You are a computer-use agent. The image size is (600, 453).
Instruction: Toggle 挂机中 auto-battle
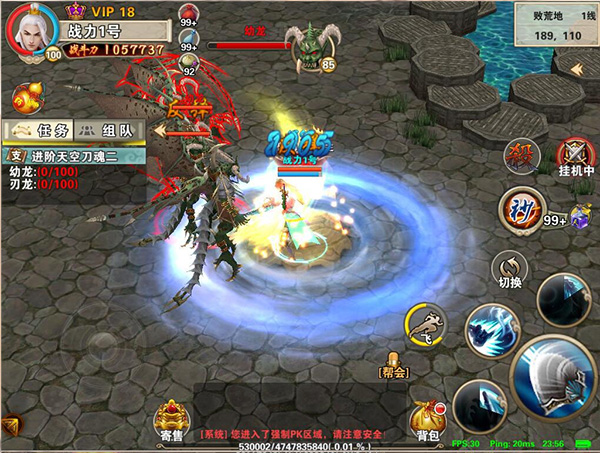coord(577,158)
